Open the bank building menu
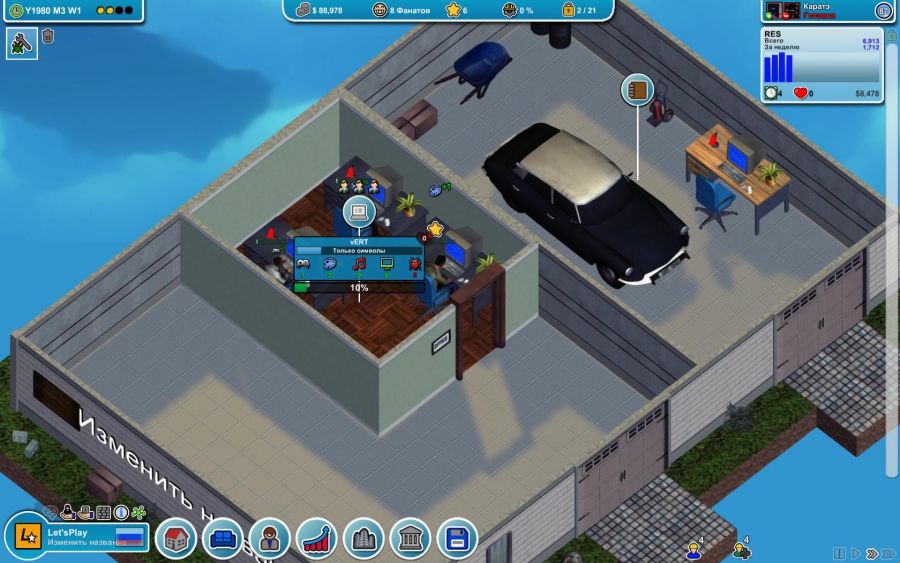Image resolution: width=900 pixels, height=563 pixels. pos(411,539)
